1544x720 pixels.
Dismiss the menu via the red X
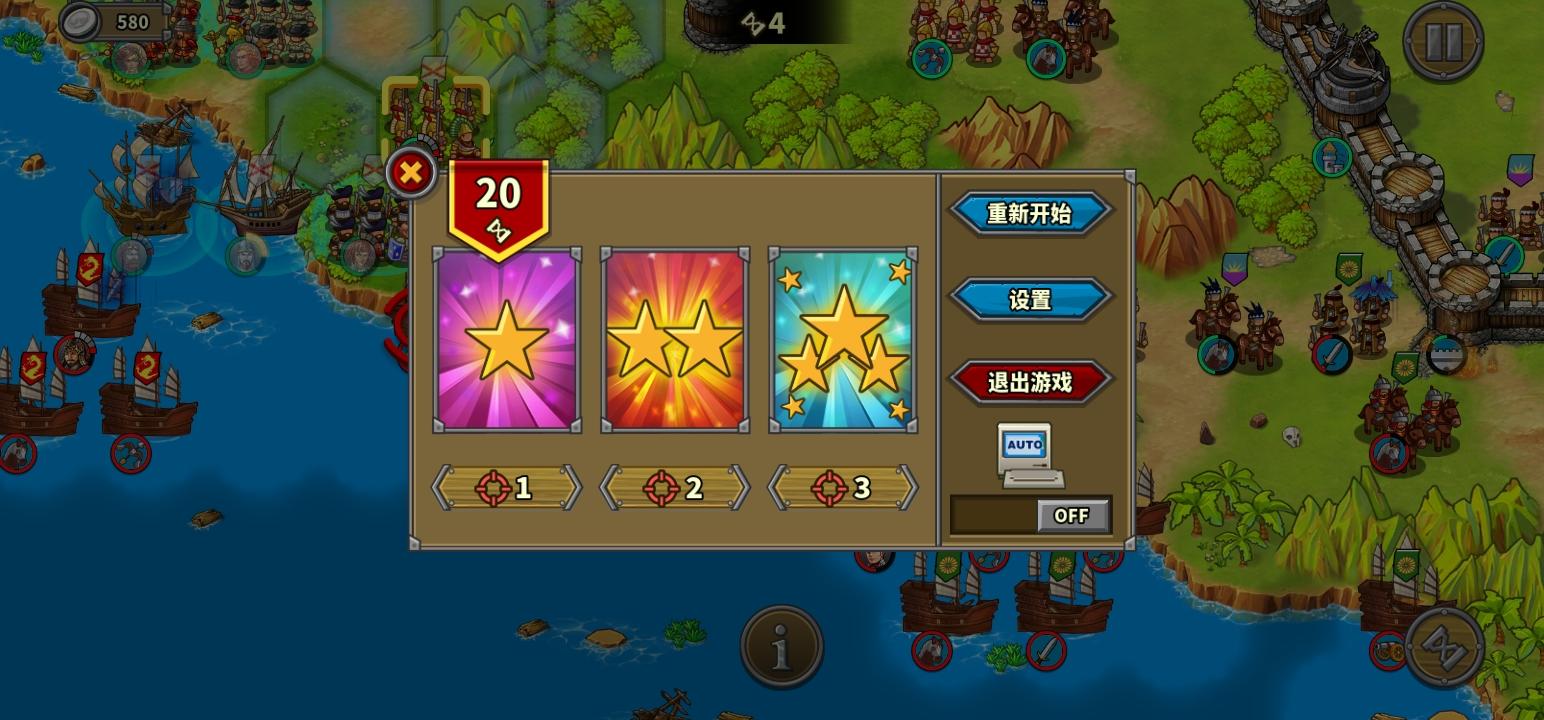click(x=411, y=172)
